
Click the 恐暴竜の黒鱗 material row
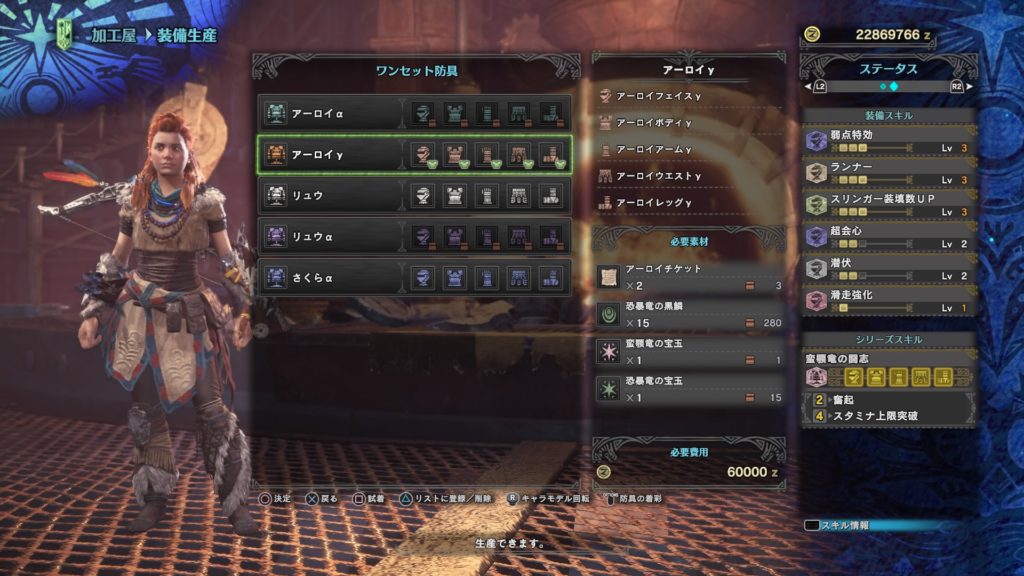[x=688, y=314]
